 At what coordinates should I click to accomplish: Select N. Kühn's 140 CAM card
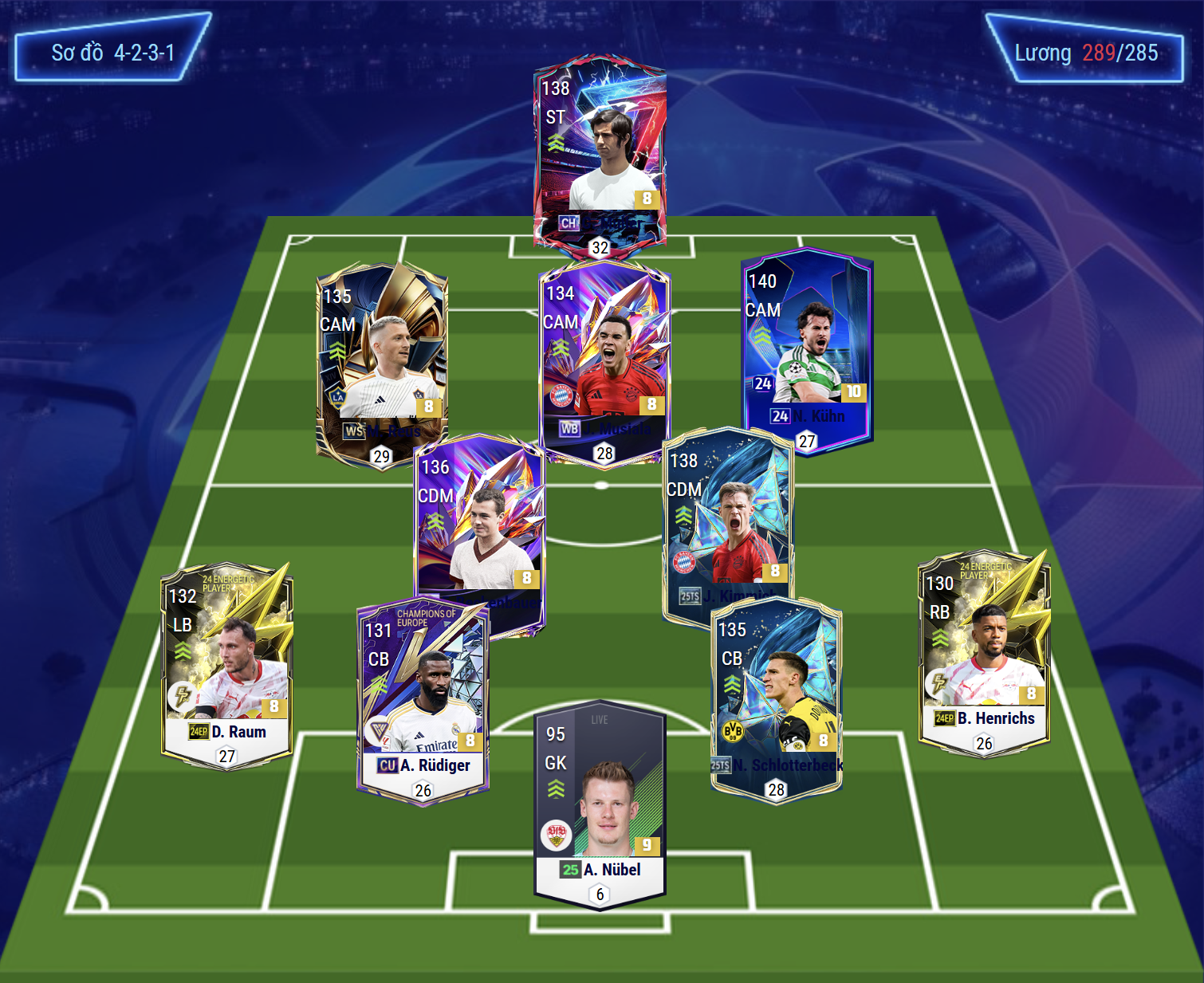807,351
